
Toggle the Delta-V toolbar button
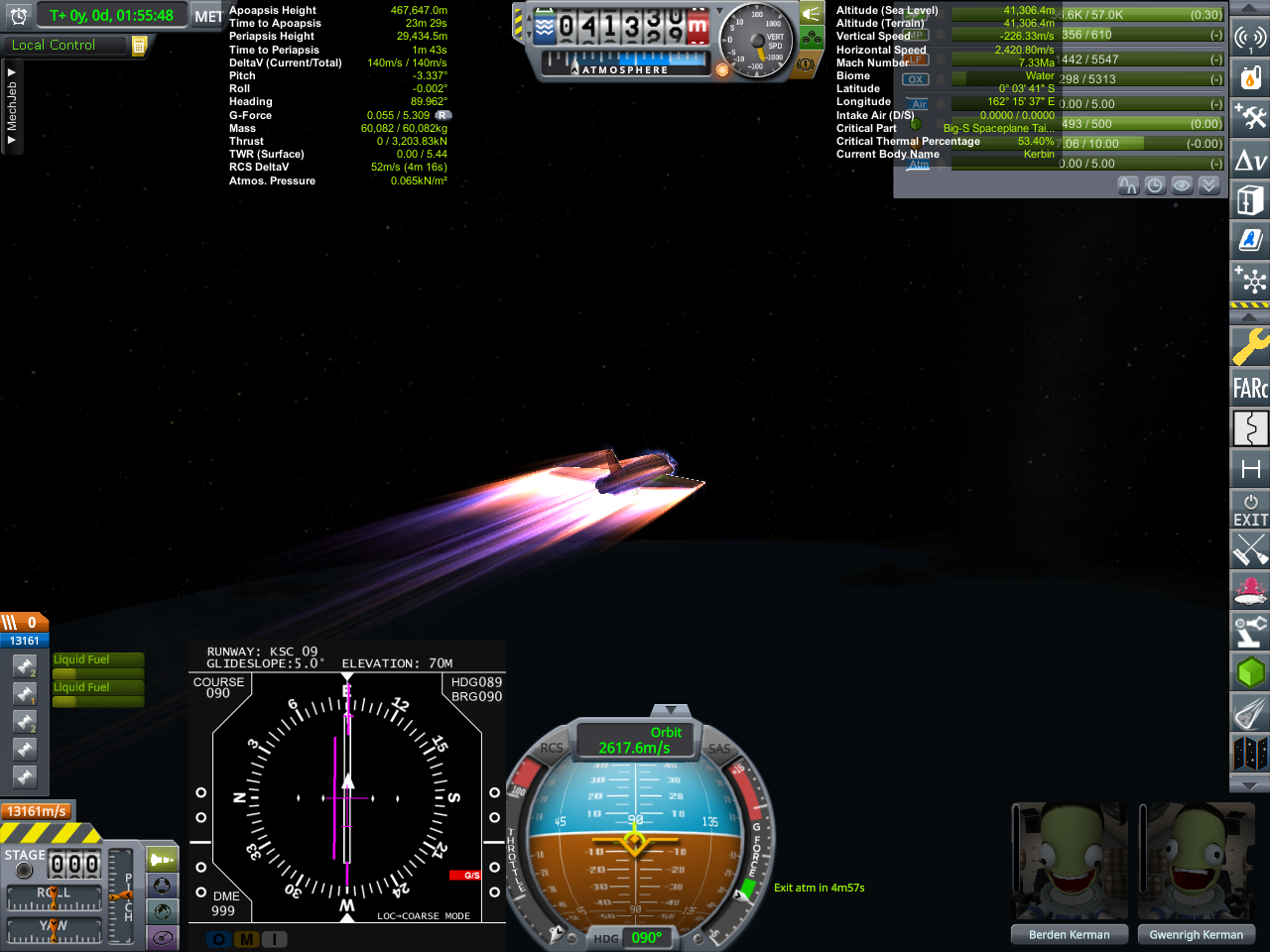(x=1250, y=159)
